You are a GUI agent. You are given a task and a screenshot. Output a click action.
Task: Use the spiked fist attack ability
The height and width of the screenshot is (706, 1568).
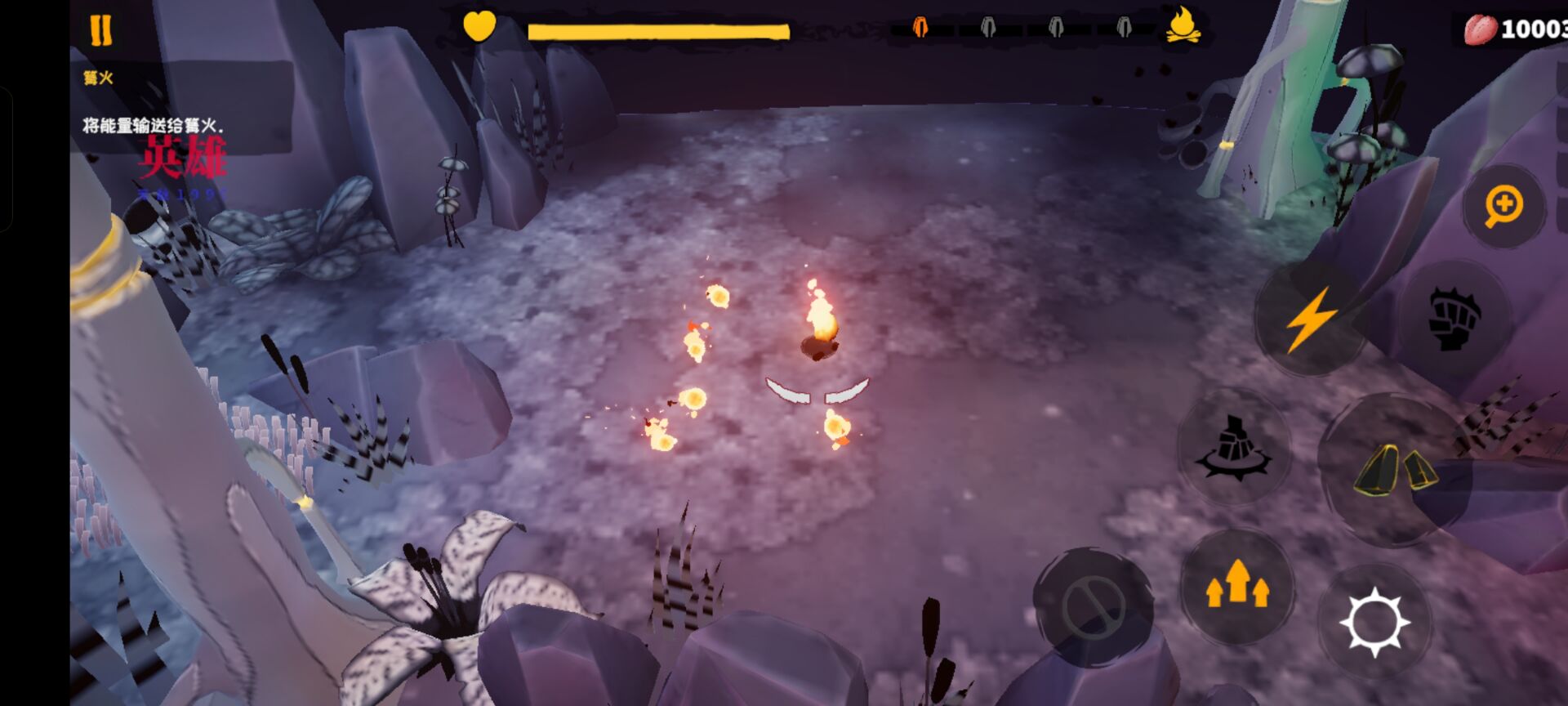[x=1454, y=319]
